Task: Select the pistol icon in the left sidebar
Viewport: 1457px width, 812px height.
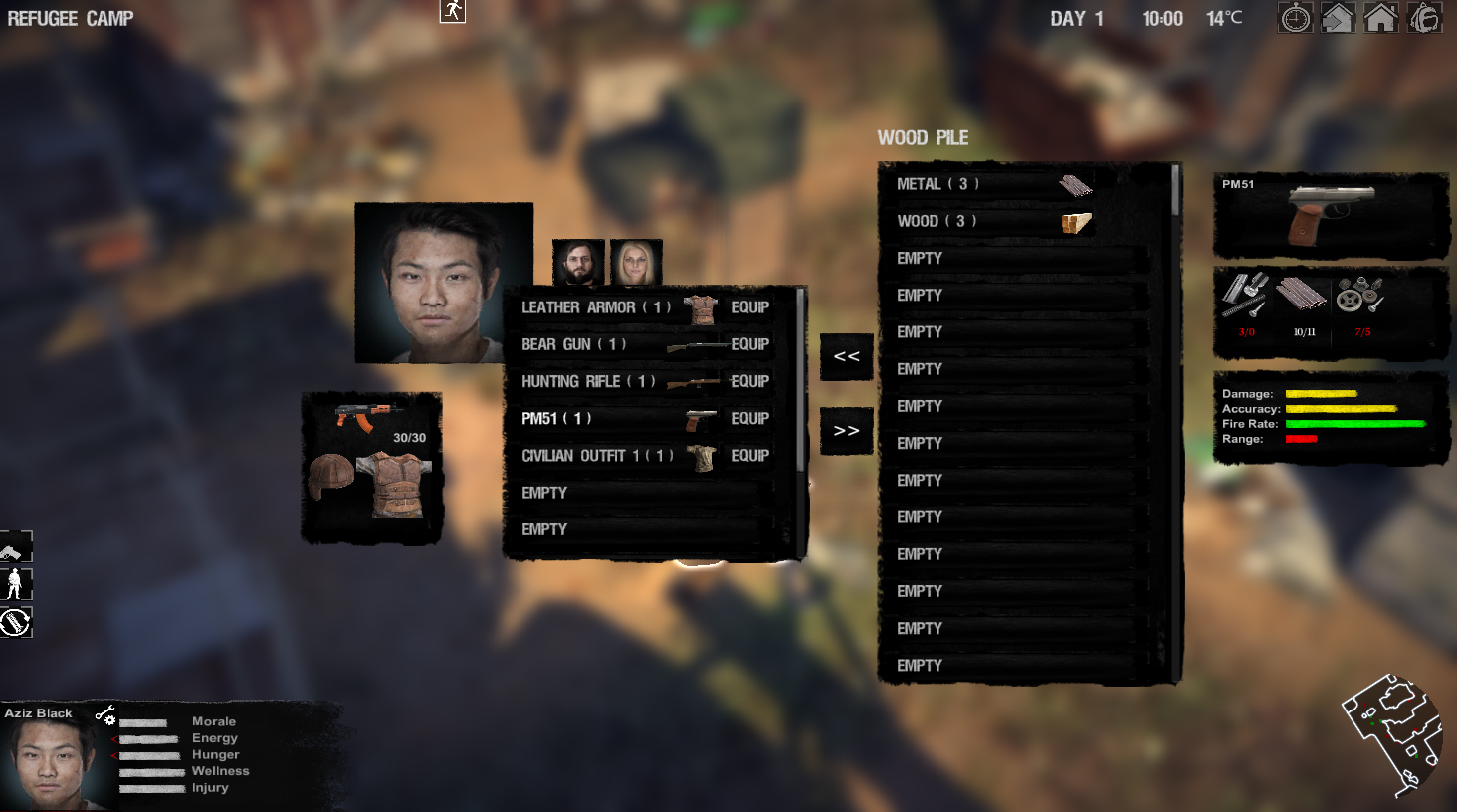Action: pyautogui.click(x=15, y=547)
